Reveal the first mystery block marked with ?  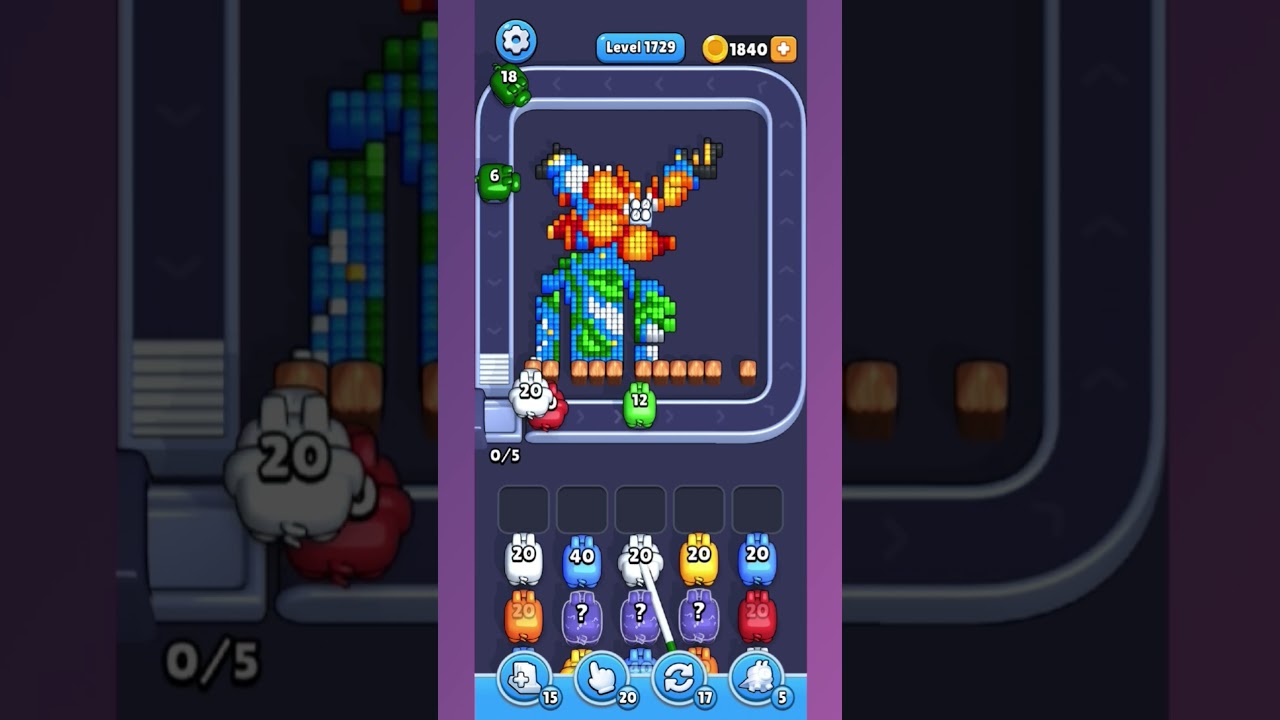584,614
